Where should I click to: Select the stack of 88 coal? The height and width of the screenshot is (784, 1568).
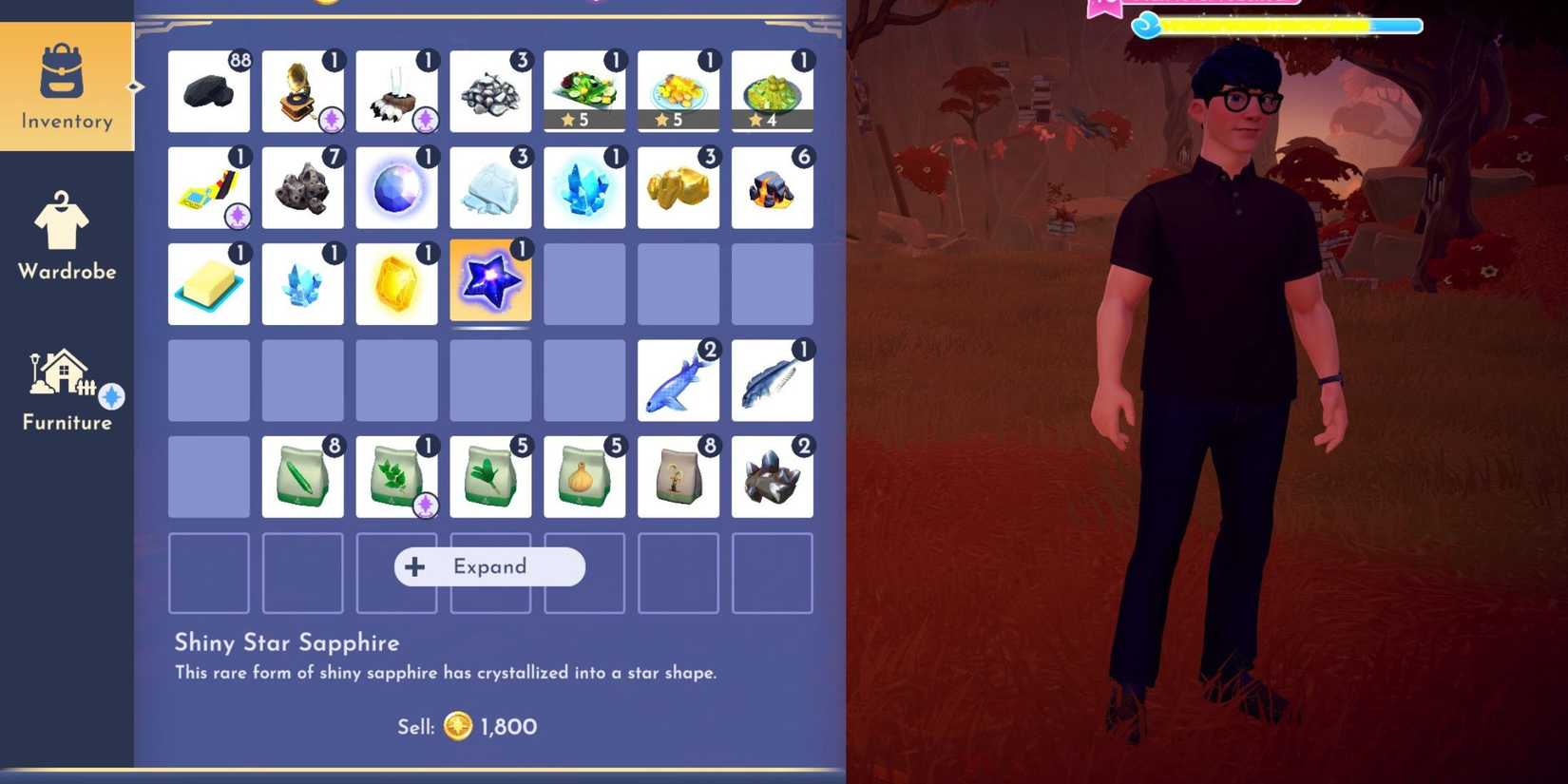click(208, 90)
